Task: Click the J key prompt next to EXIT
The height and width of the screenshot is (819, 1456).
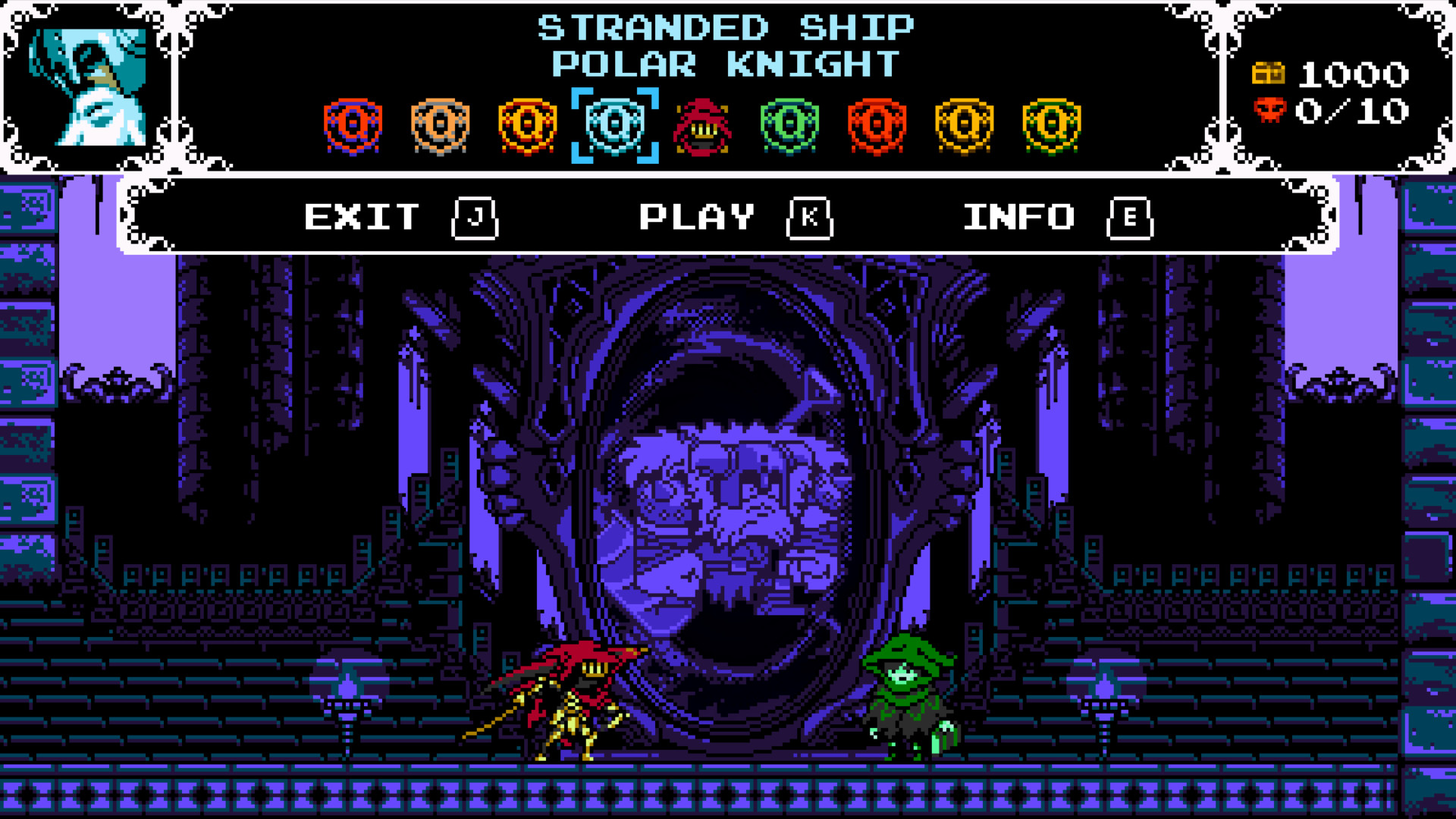Action: point(474,219)
